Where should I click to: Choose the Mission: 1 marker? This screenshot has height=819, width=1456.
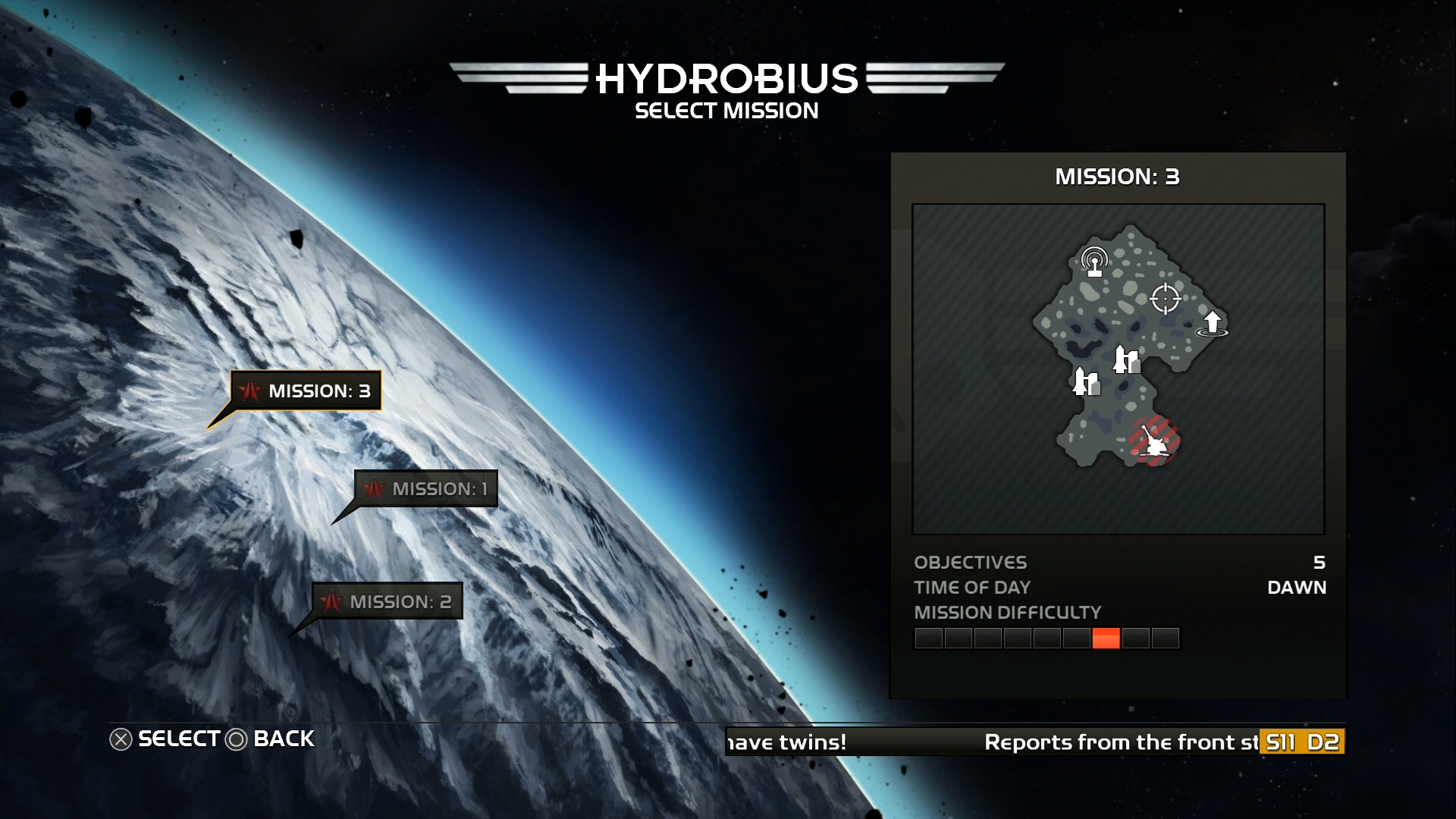[x=426, y=488]
